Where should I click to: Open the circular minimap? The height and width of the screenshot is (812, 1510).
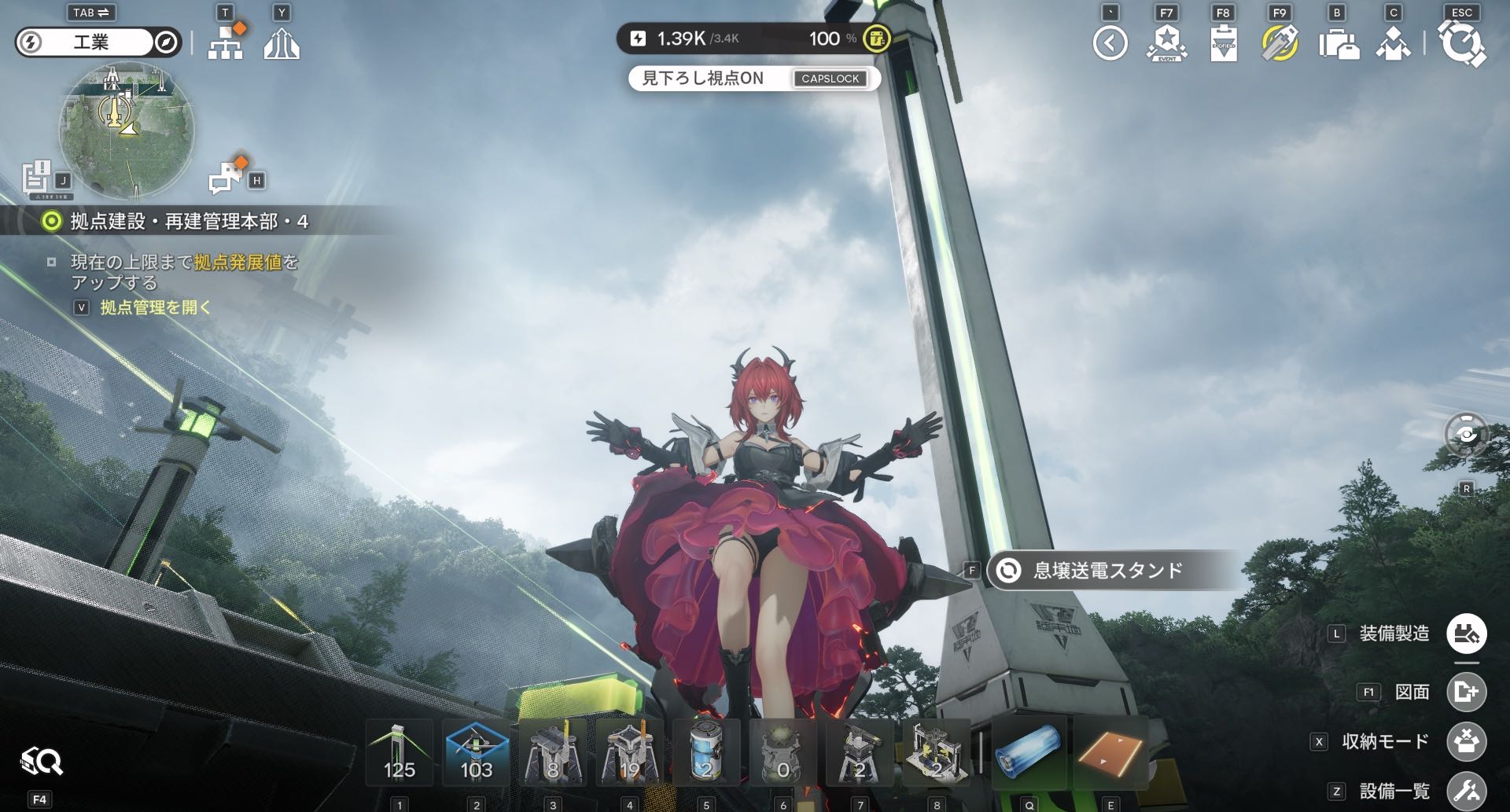click(x=127, y=130)
